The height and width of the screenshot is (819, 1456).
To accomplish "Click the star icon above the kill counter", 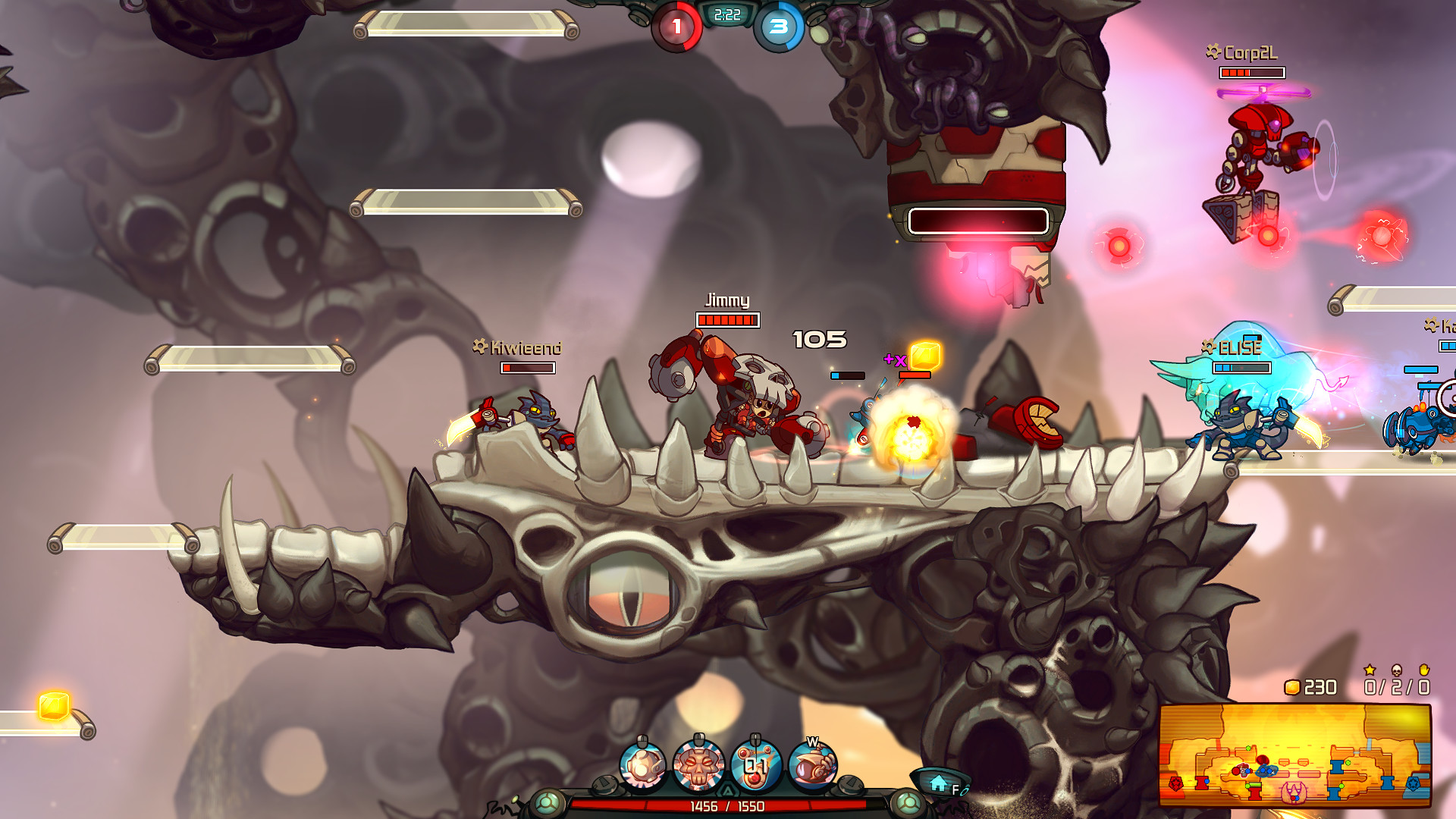I will [x=1369, y=670].
